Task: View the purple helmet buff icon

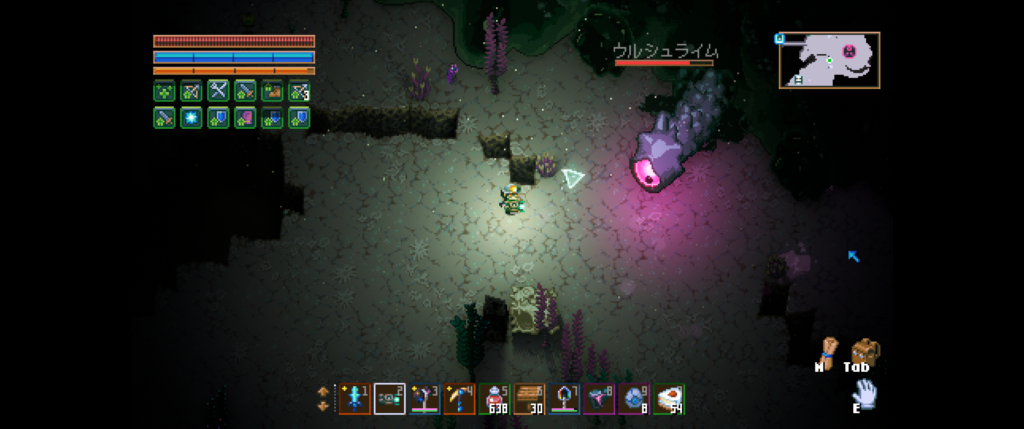Action: point(245,118)
